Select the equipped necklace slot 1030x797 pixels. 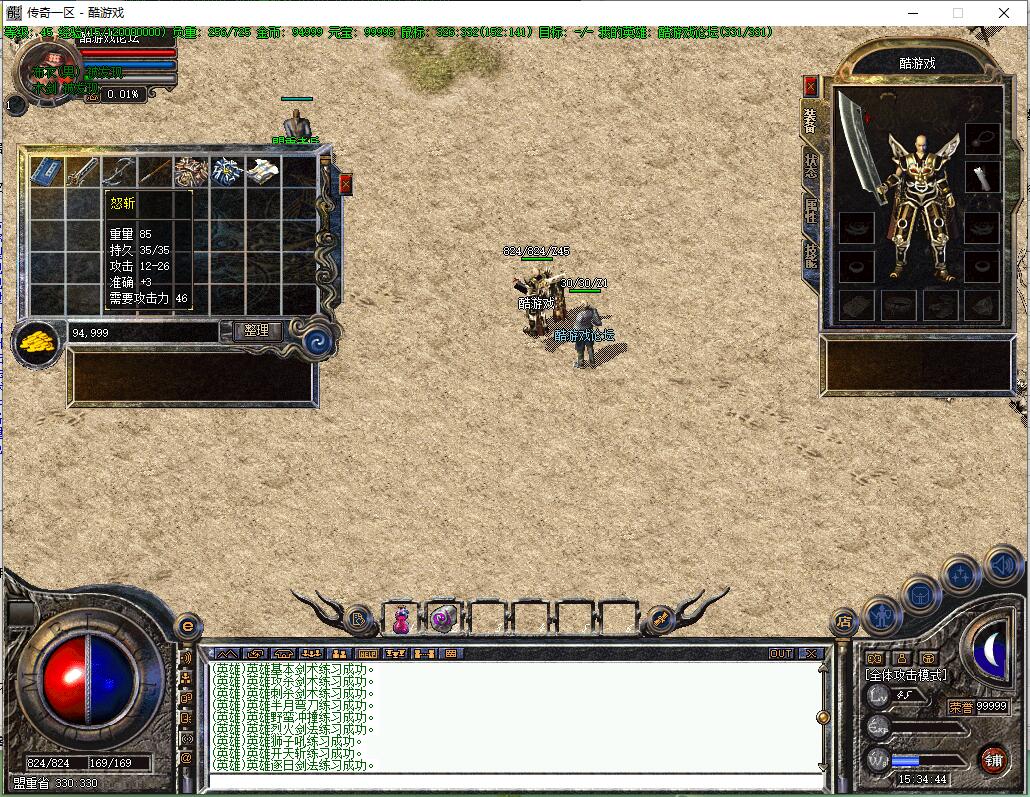click(982, 138)
